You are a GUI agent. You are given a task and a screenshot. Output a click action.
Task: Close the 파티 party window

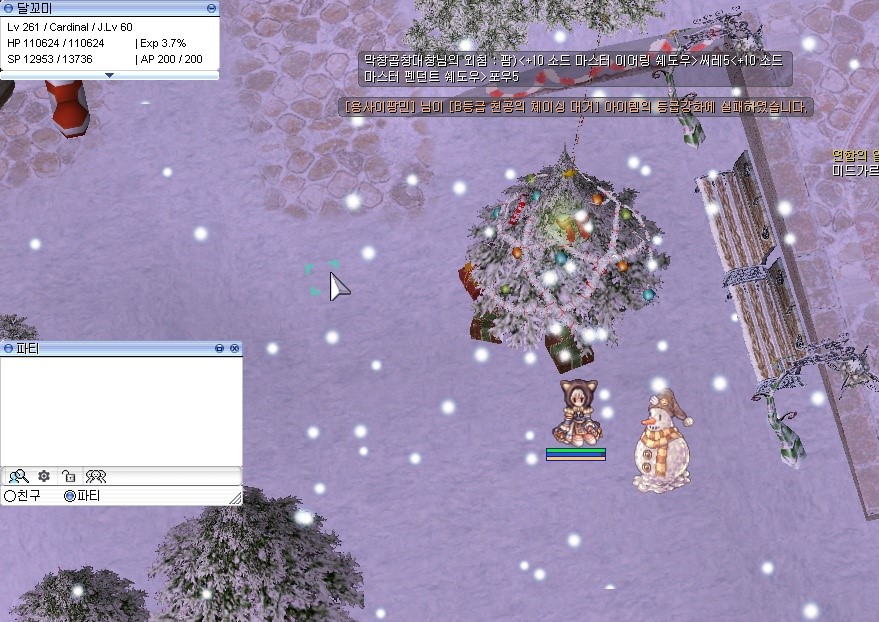(235, 348)
